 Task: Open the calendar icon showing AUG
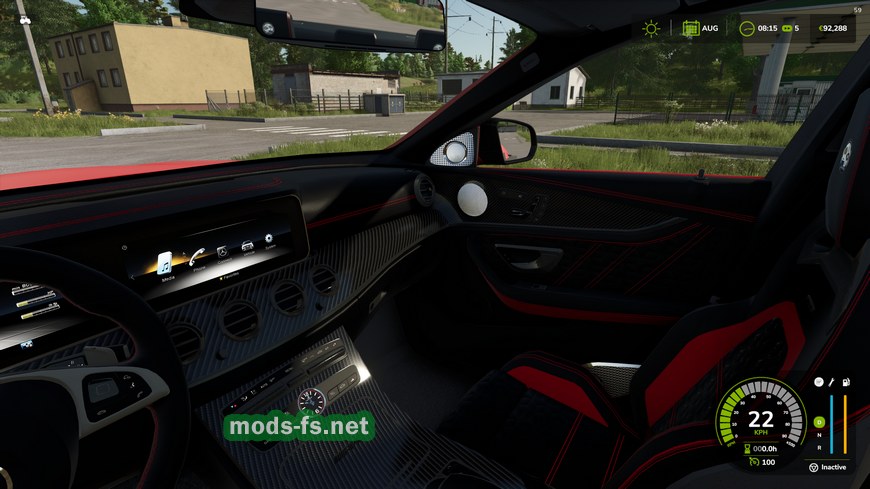click(691, 29)
